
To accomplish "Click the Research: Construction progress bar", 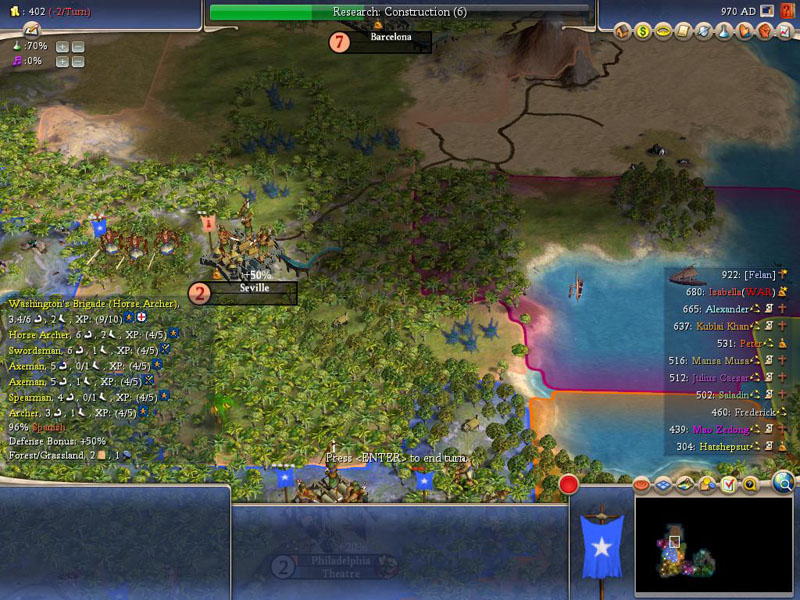I will click(399, 12).
